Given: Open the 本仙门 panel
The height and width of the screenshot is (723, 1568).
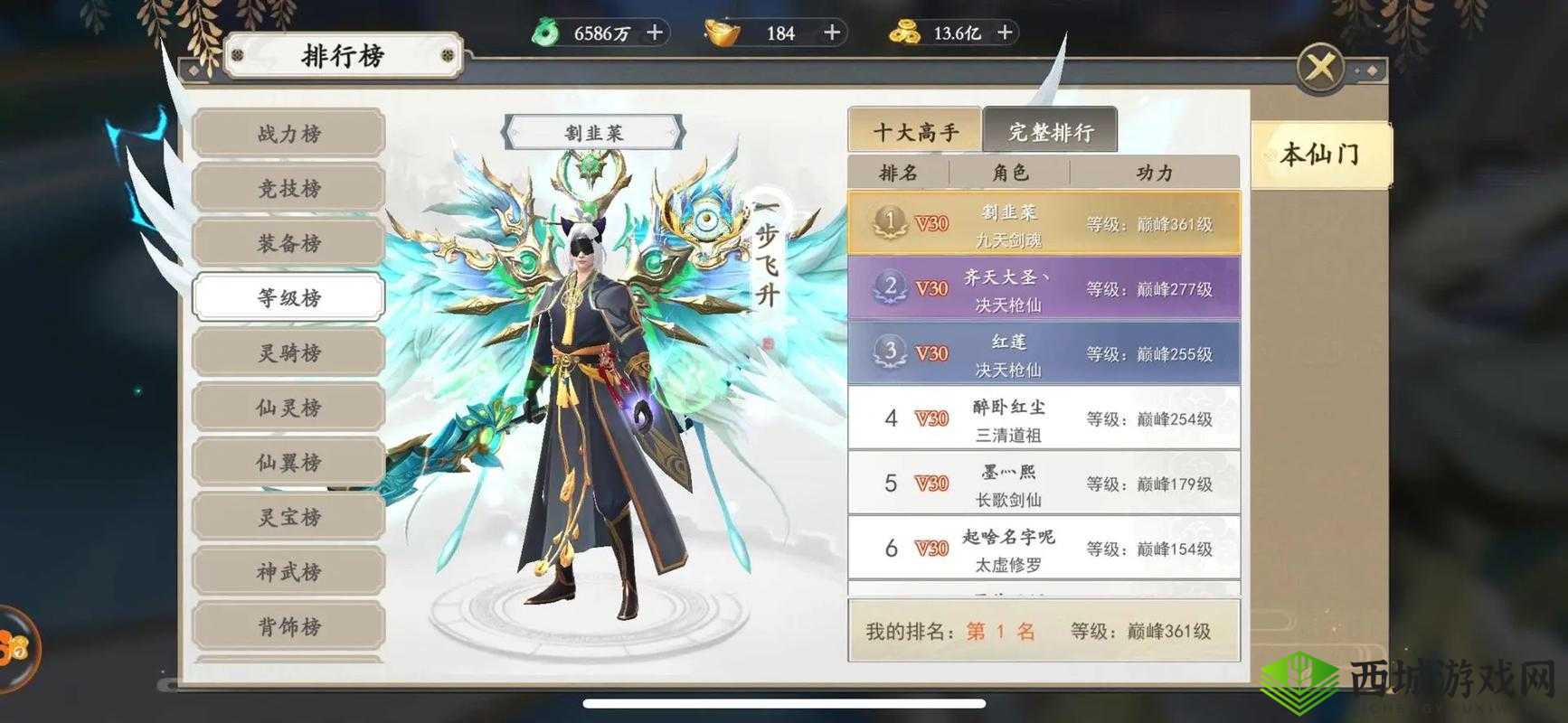Looking at the screenshot, I should (1318, 152).
